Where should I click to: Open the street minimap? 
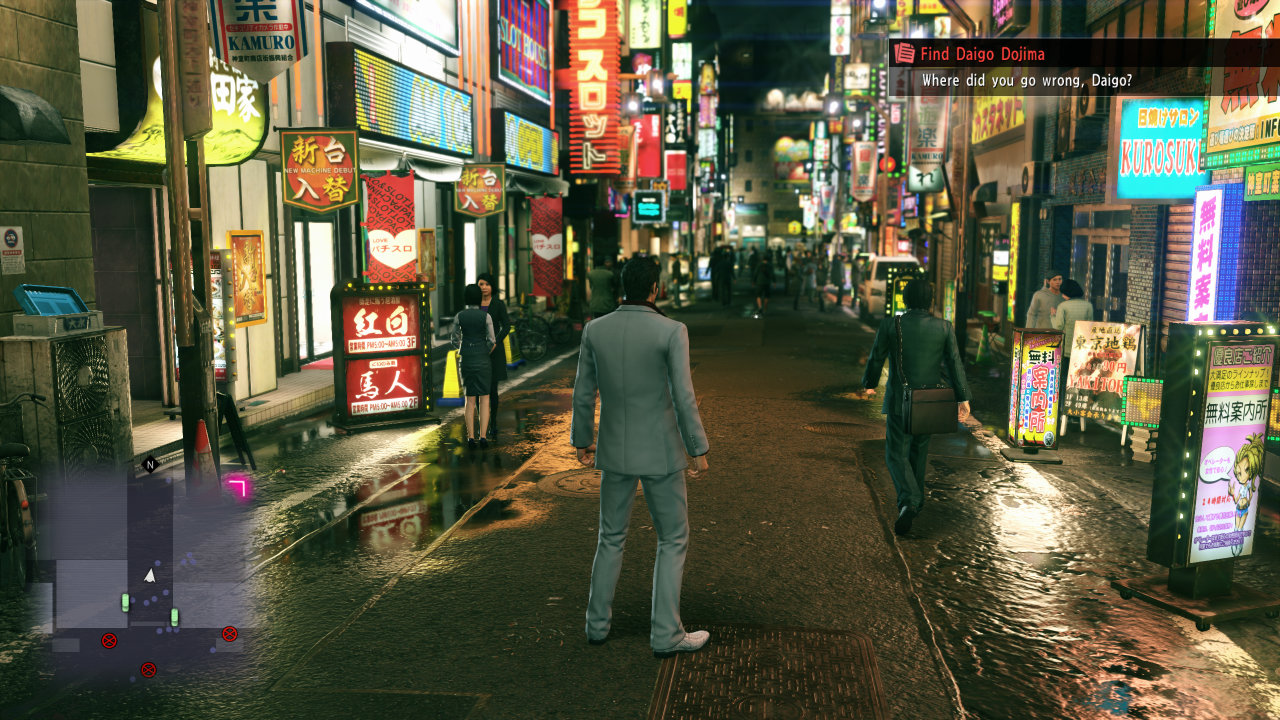tap(145, 568)
